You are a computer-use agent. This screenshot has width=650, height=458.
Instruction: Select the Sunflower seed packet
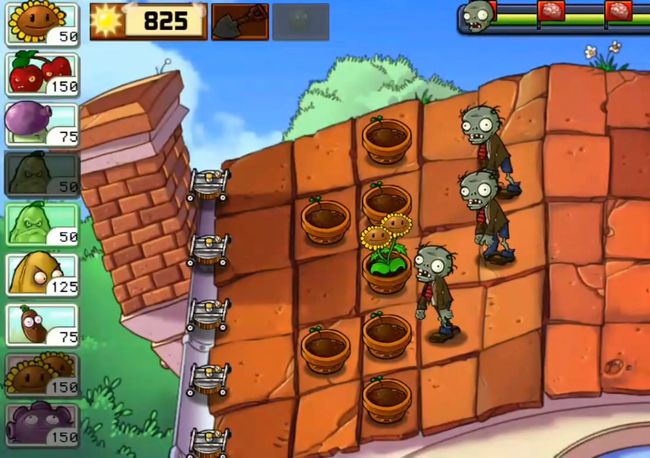(x=42, y=24)
